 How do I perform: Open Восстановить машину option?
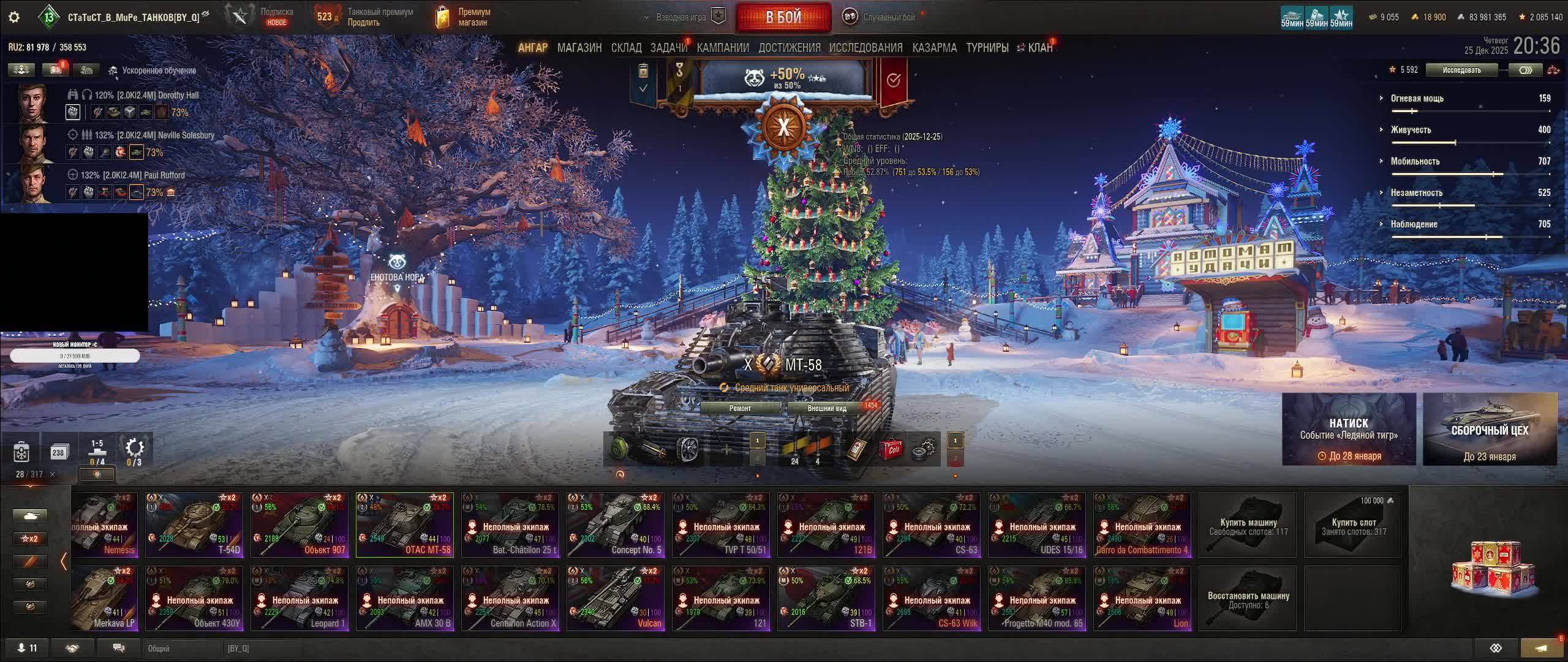pos(1248,599)
